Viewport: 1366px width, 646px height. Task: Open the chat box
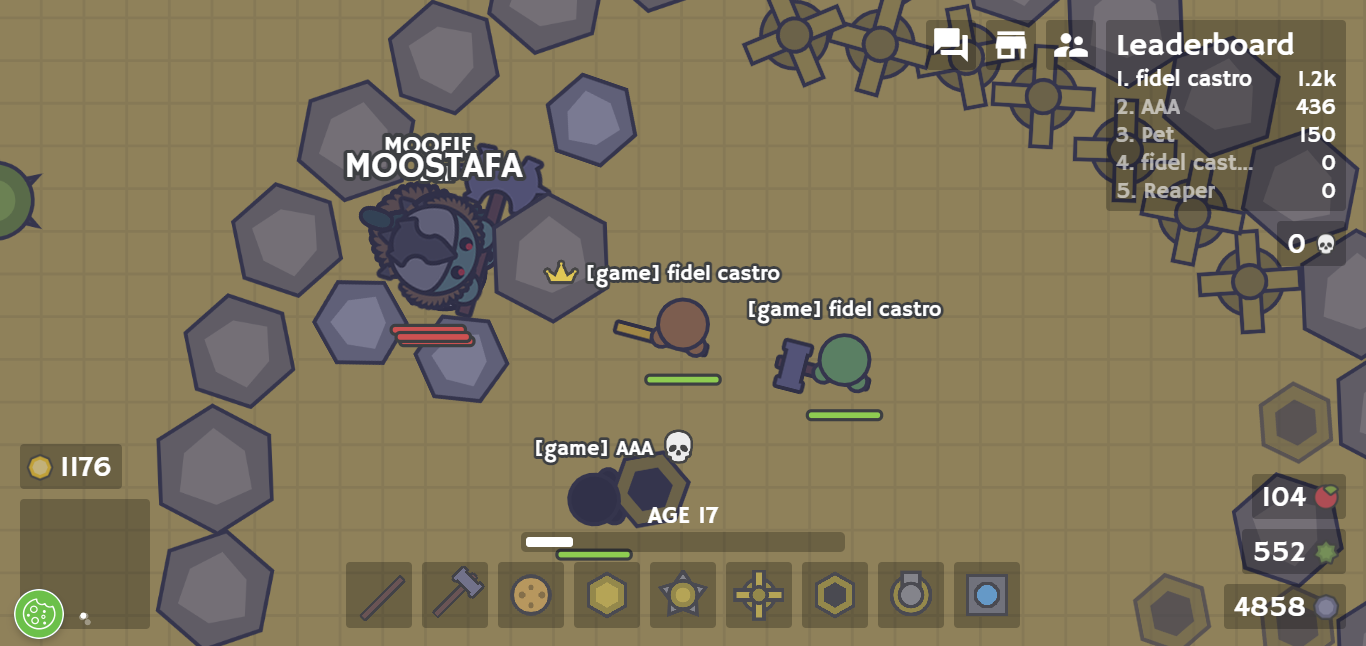(x=950, y=45)
